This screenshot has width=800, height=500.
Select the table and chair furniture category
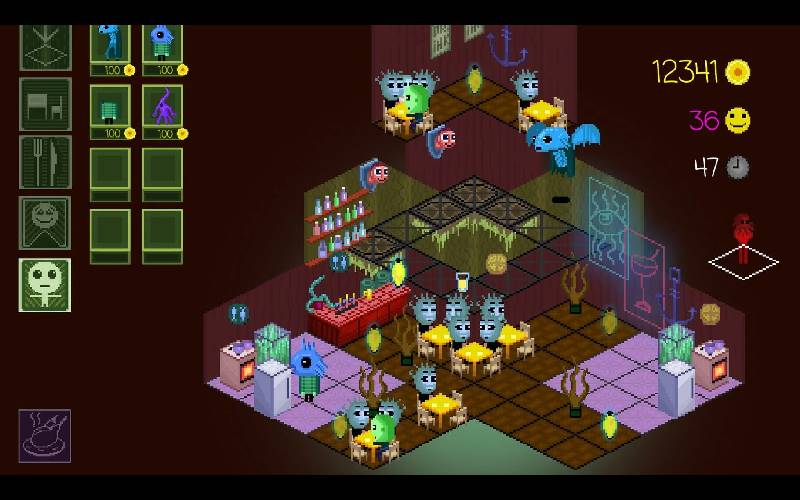(45, 103)
